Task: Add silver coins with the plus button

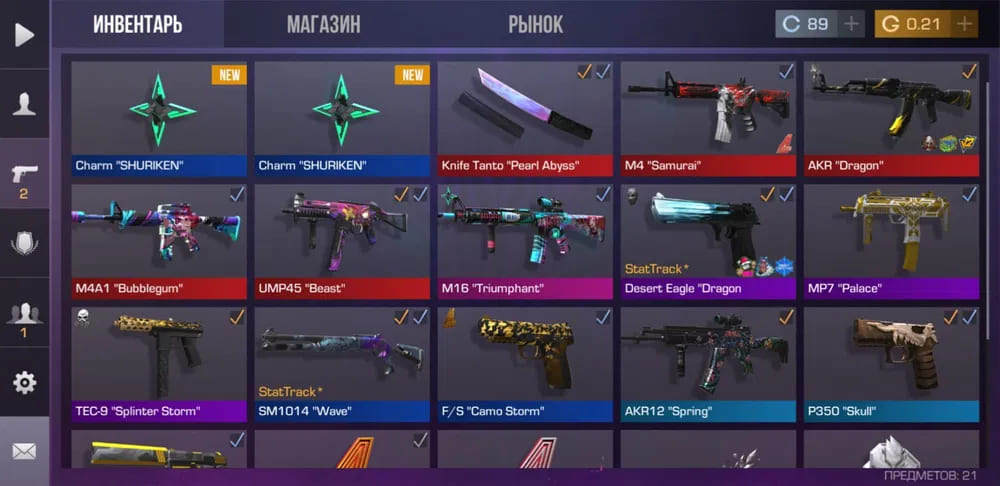Action: tap(851, 23)
